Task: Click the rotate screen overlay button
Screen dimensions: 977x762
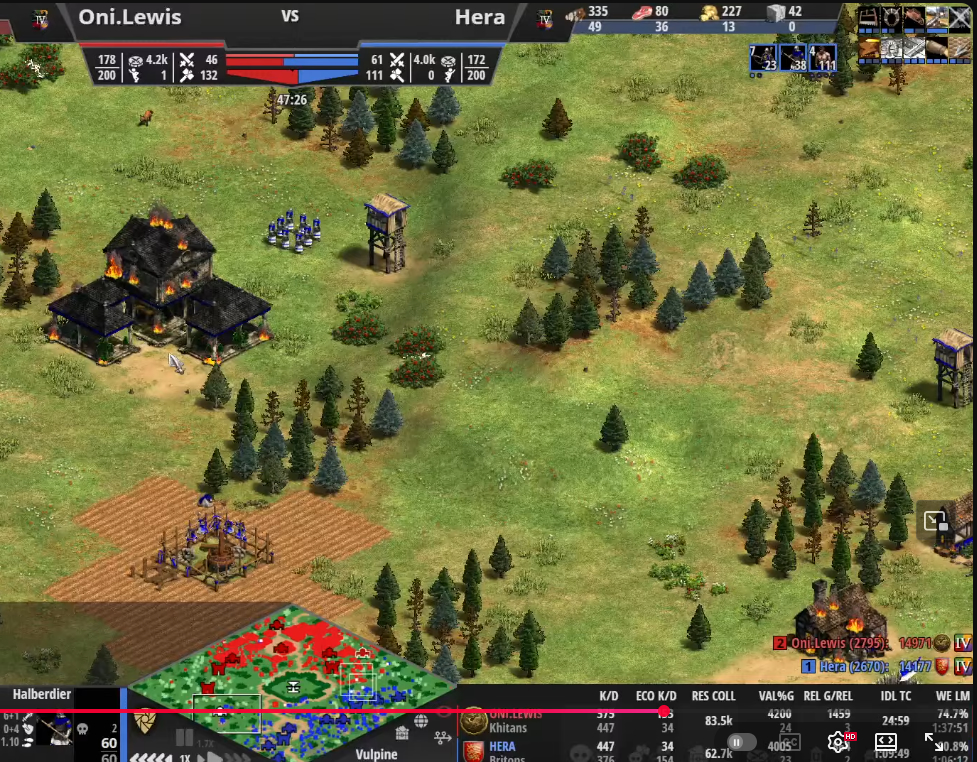Action: [x=935, y=521]
